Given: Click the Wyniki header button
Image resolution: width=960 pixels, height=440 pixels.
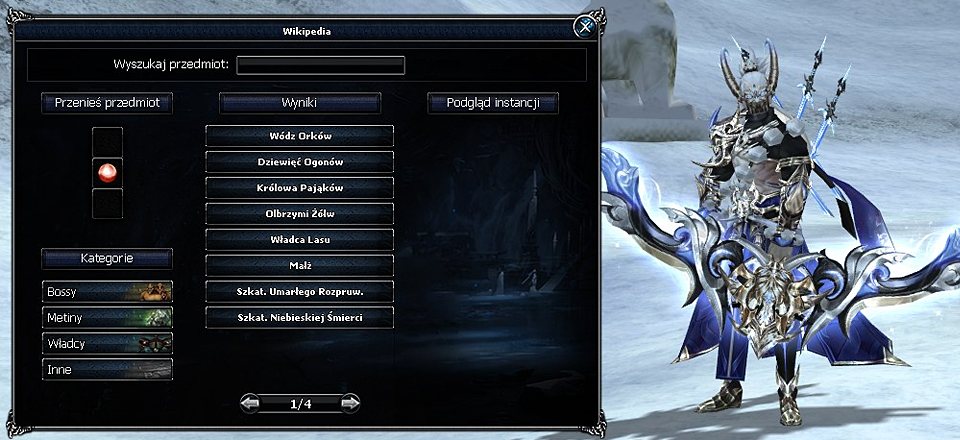Looking at the screenshot, I should click(x=300, y=102).
